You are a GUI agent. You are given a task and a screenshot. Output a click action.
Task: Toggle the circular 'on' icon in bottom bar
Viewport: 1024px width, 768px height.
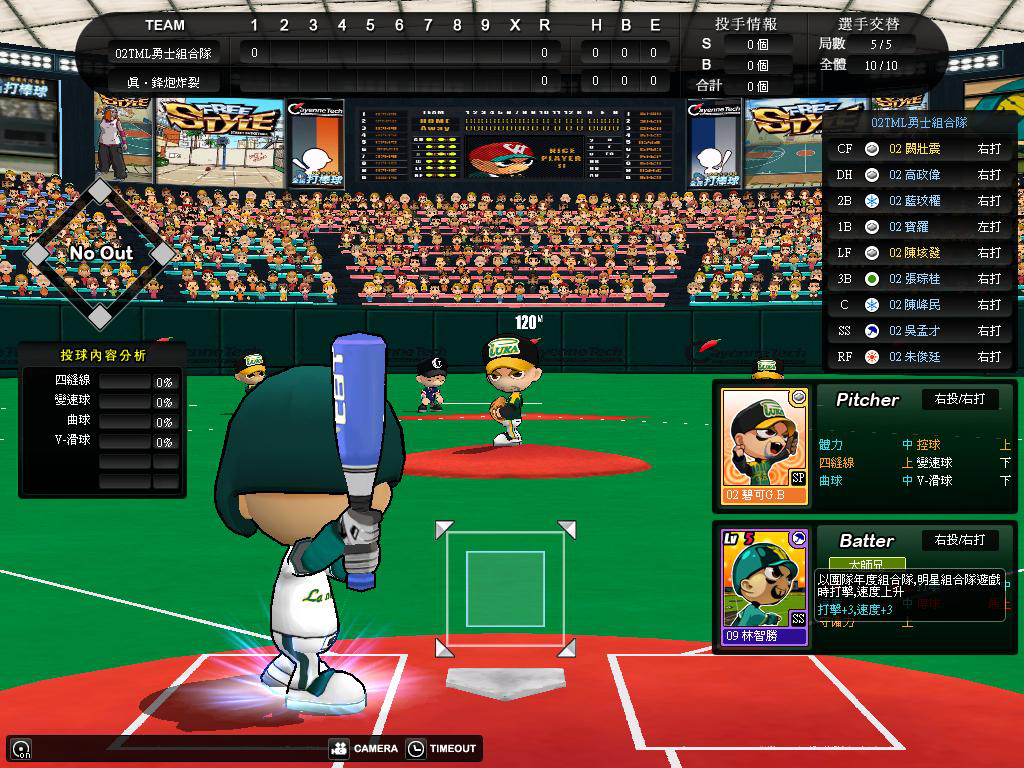20,748
